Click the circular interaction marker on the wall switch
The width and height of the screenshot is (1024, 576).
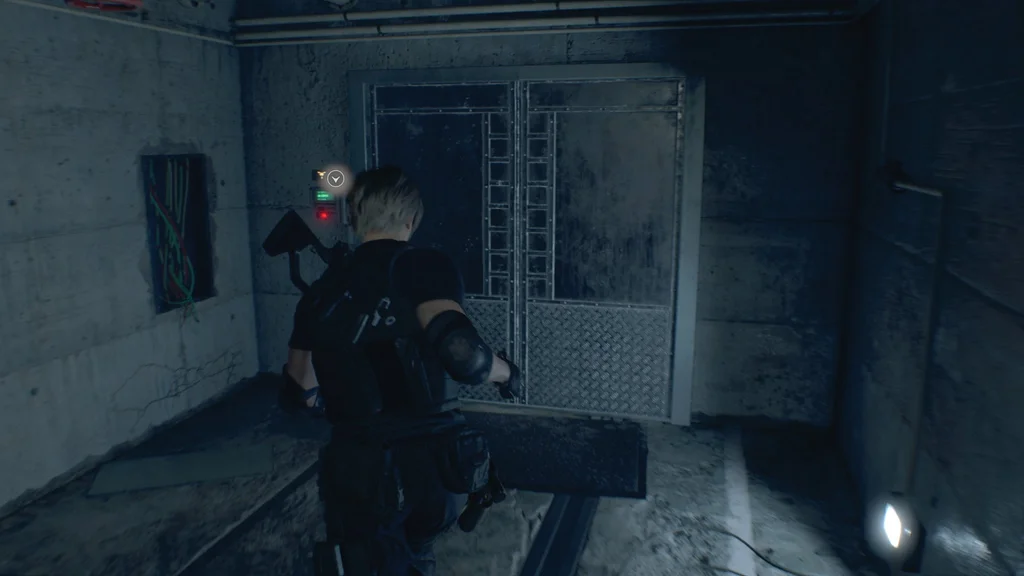[x=335, y=179]
